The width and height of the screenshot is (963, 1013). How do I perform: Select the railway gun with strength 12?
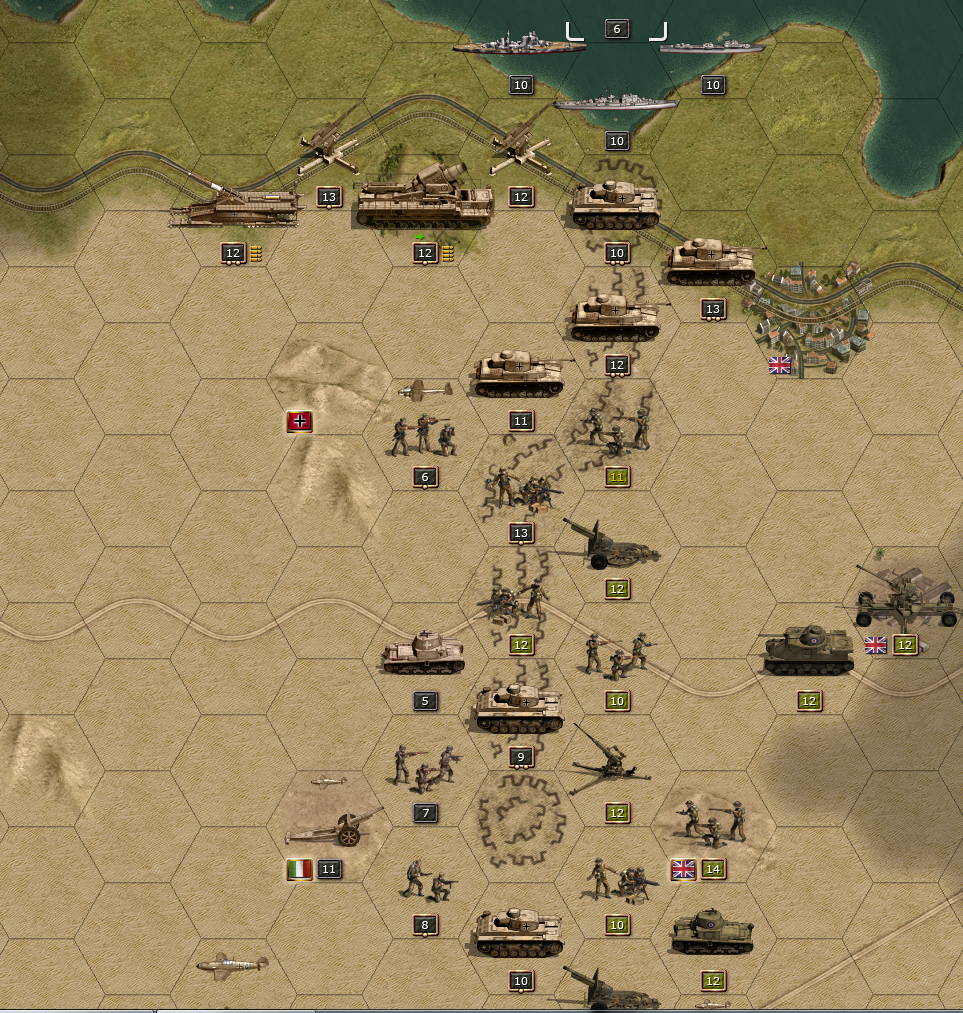click(235, 207)
